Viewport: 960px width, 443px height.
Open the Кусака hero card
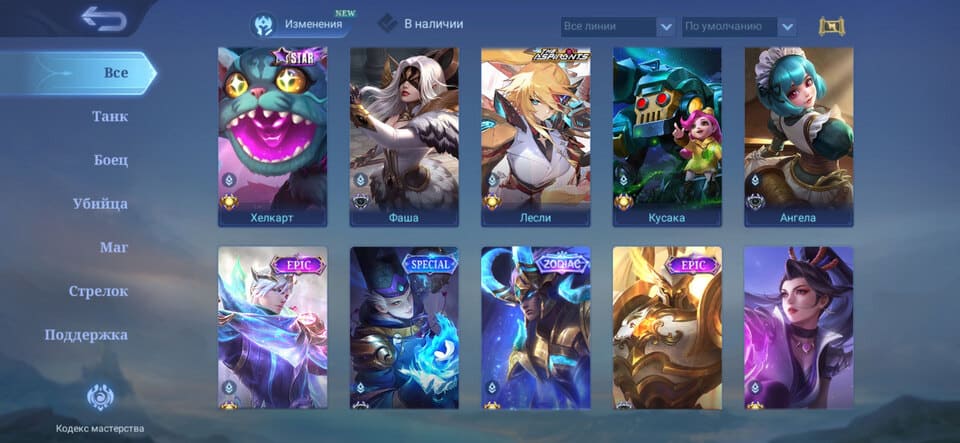coord(667,137)
